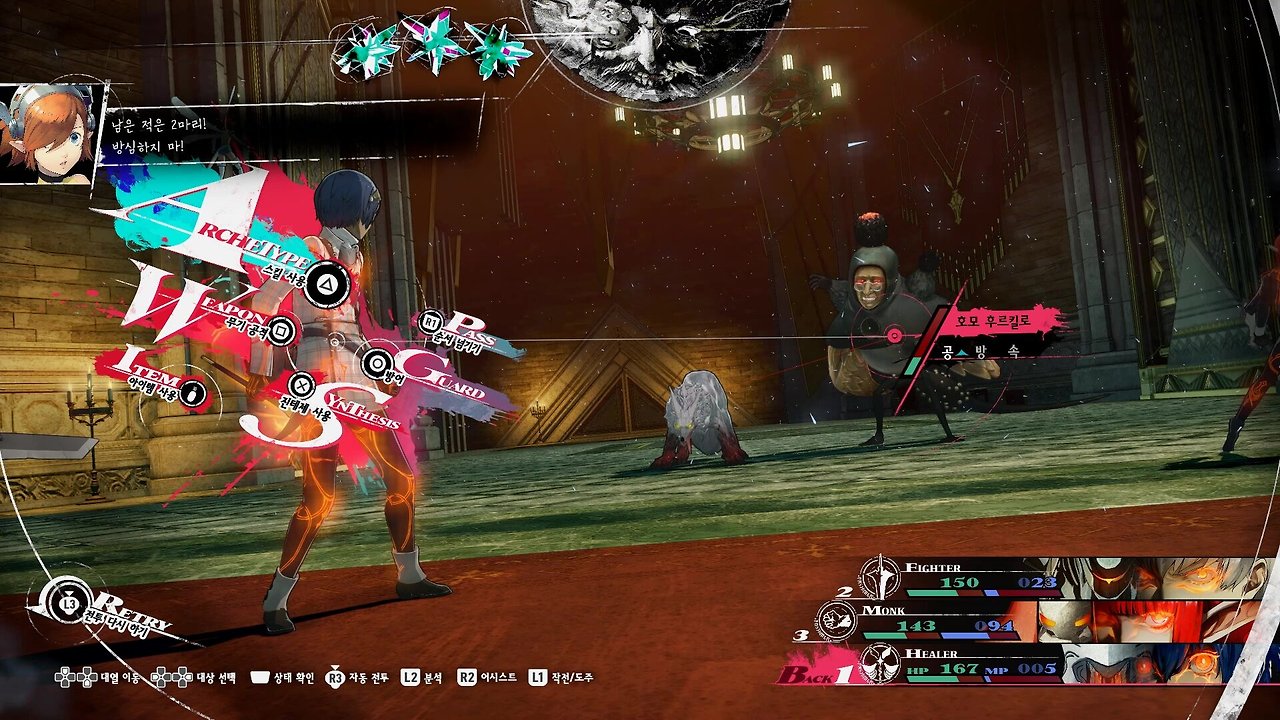The height and width of the screenshot is (720, 1280).
Task: Select the Monk party member panel
Action: [x=1040, y=621]
